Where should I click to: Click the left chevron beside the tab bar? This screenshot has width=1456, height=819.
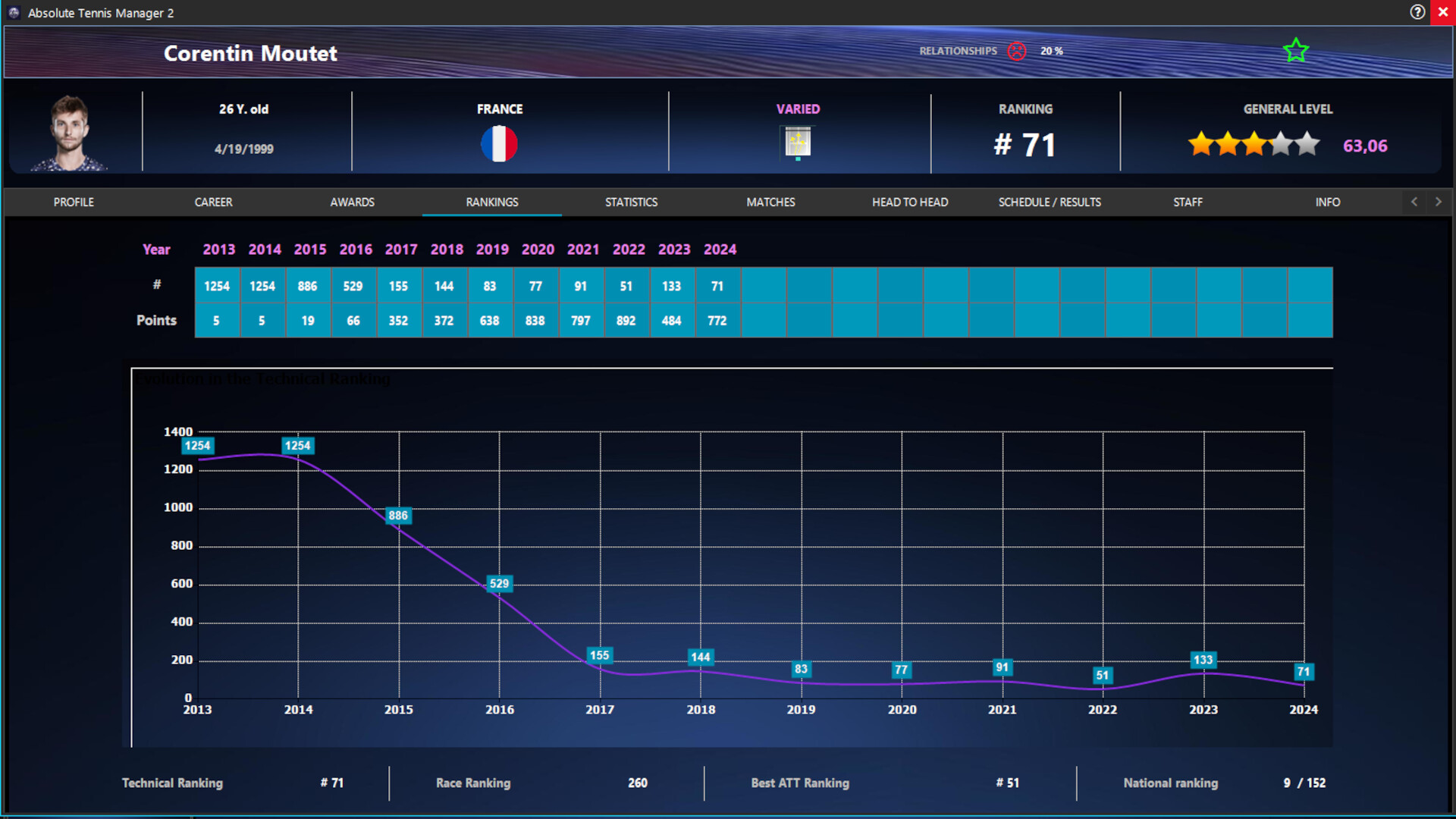tap(1414, 202)
